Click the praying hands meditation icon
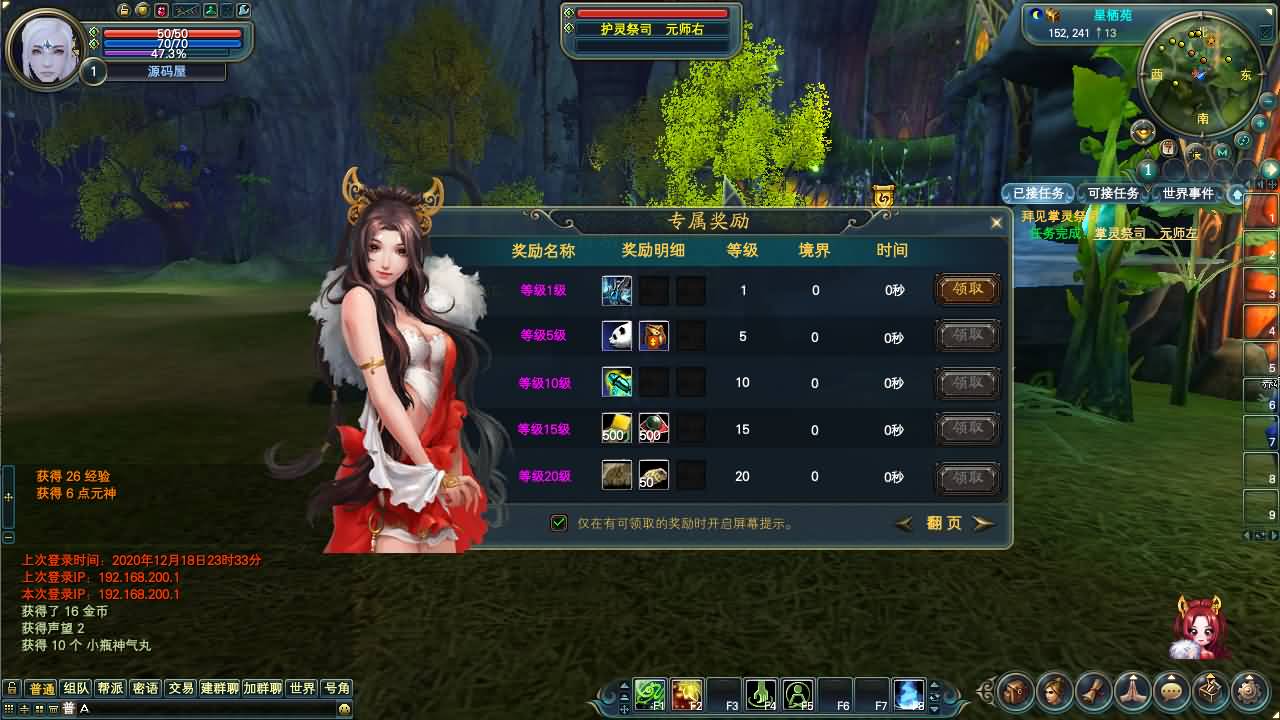The width and height of the screenshot is (1280, 720). click(1133, 691)
